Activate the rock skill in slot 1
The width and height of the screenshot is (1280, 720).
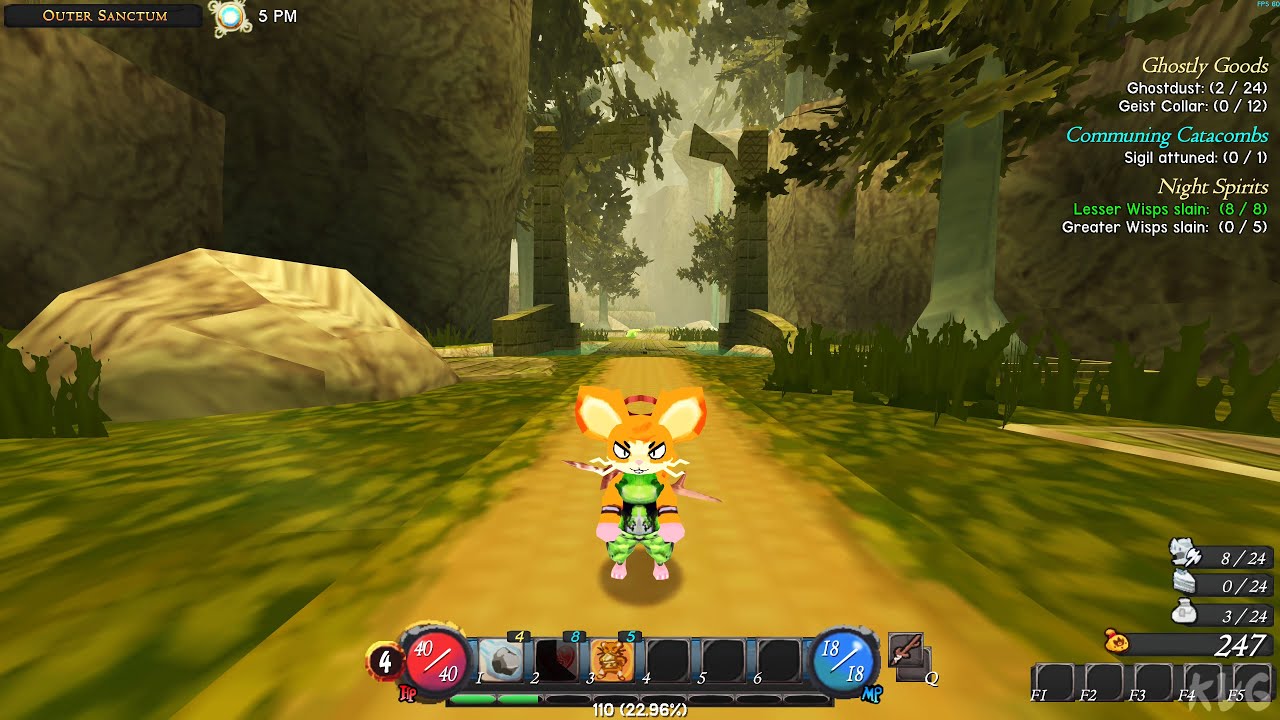pos(501,660)
